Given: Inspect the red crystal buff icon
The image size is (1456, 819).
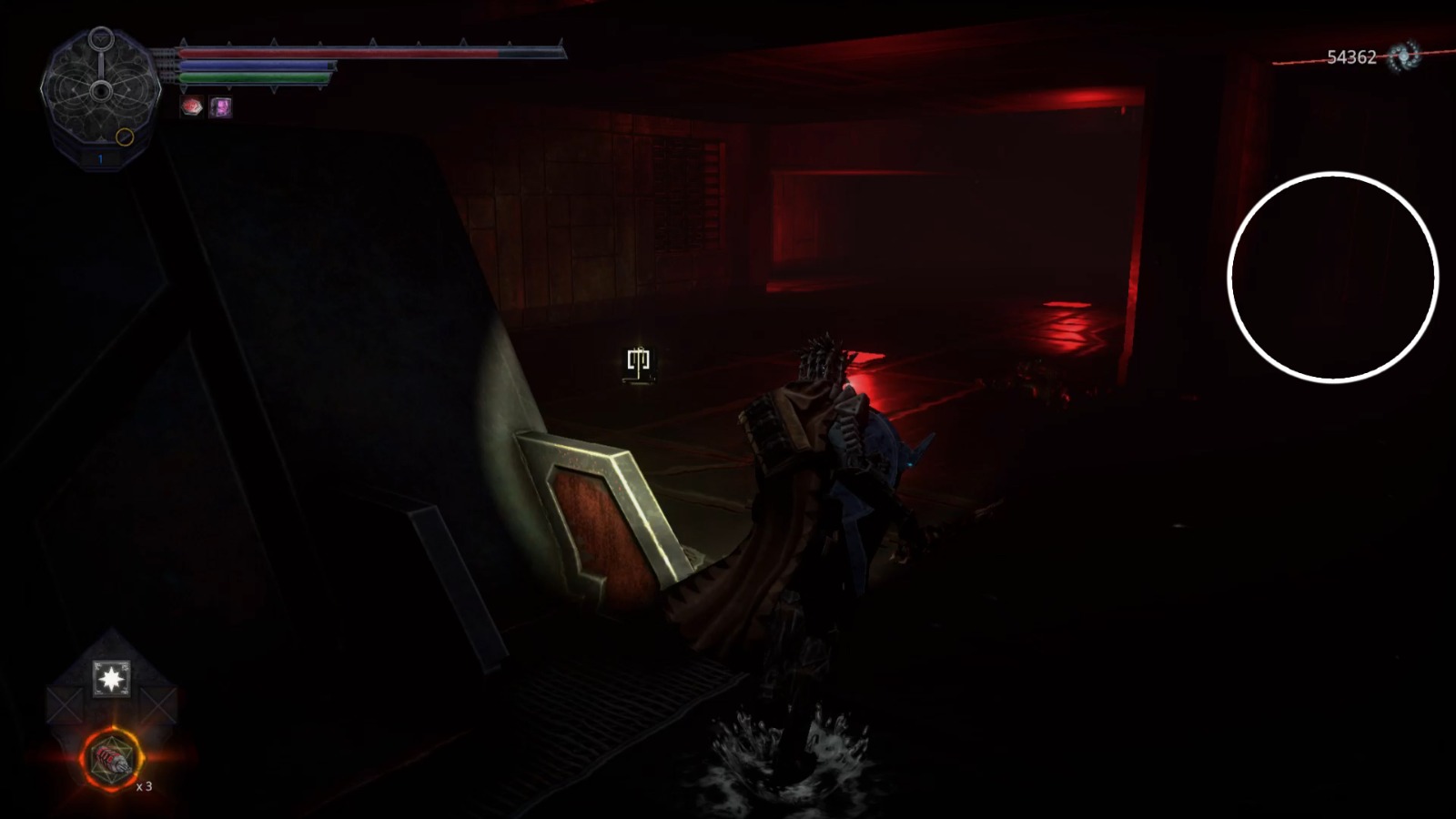Looking at the screenshot, I should [x=191, y=106].
